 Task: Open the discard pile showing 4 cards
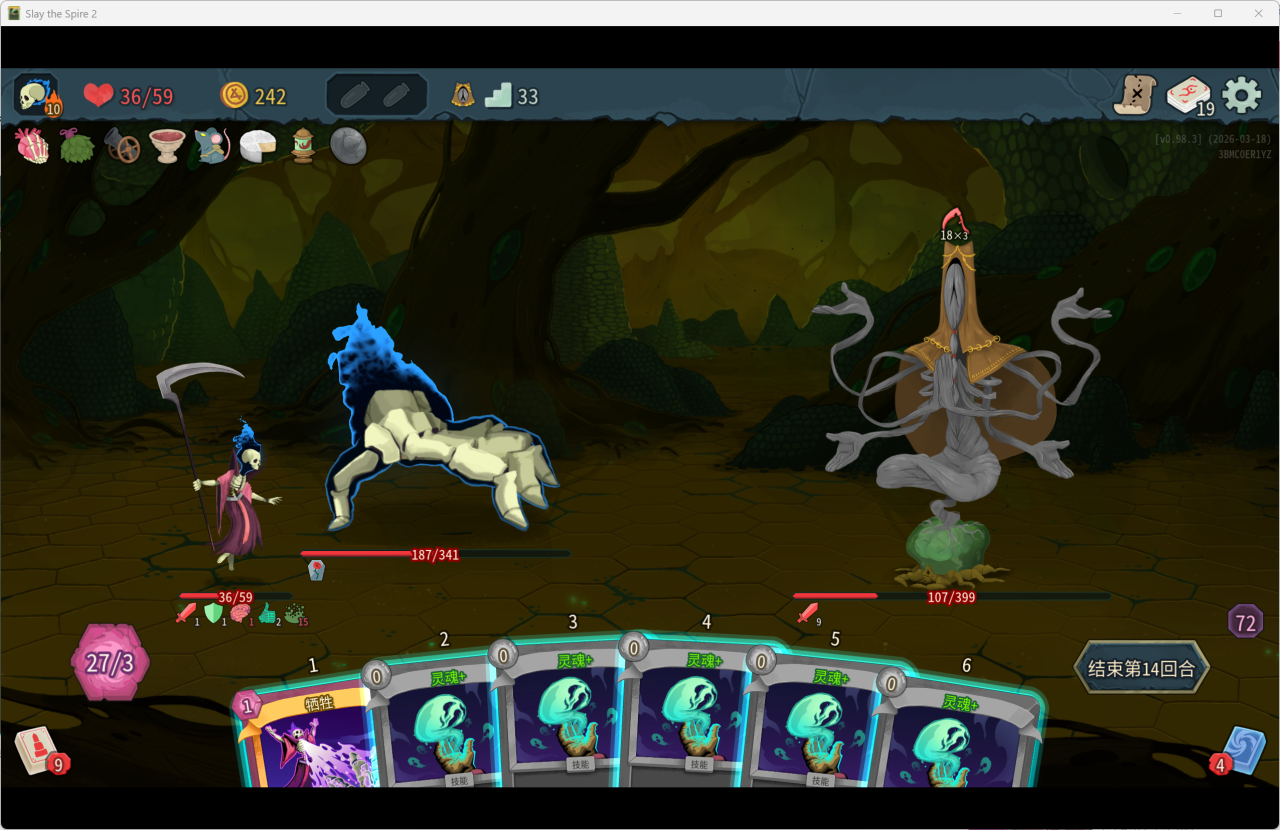click(1243, 750)
